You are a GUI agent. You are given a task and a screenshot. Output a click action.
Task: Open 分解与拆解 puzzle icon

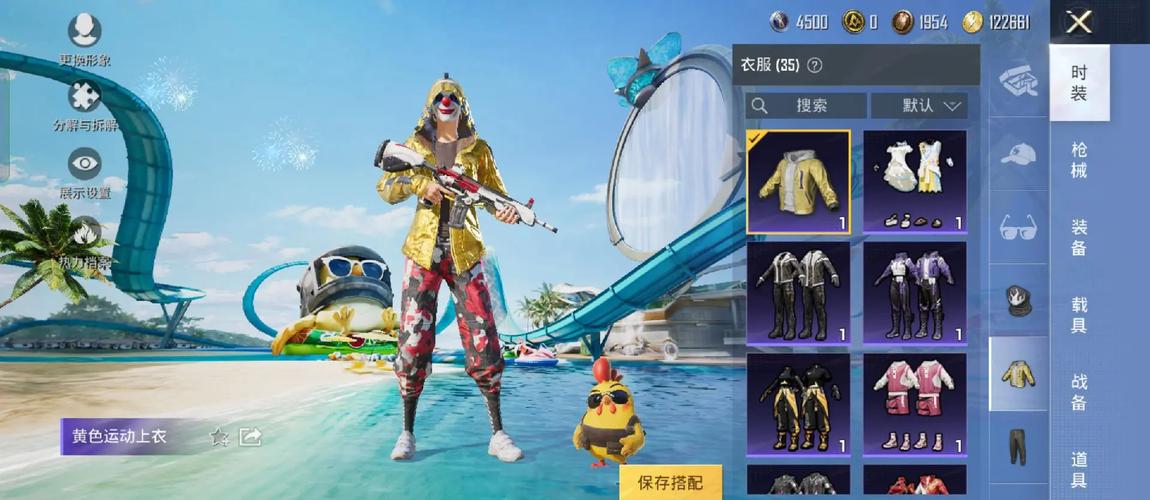84,102
